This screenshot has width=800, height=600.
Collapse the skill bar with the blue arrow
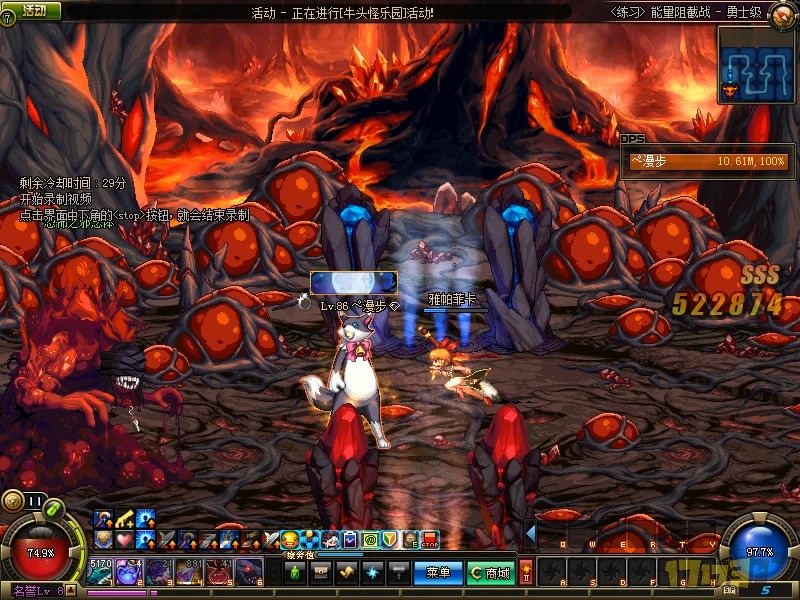click(x=531, y=534)
